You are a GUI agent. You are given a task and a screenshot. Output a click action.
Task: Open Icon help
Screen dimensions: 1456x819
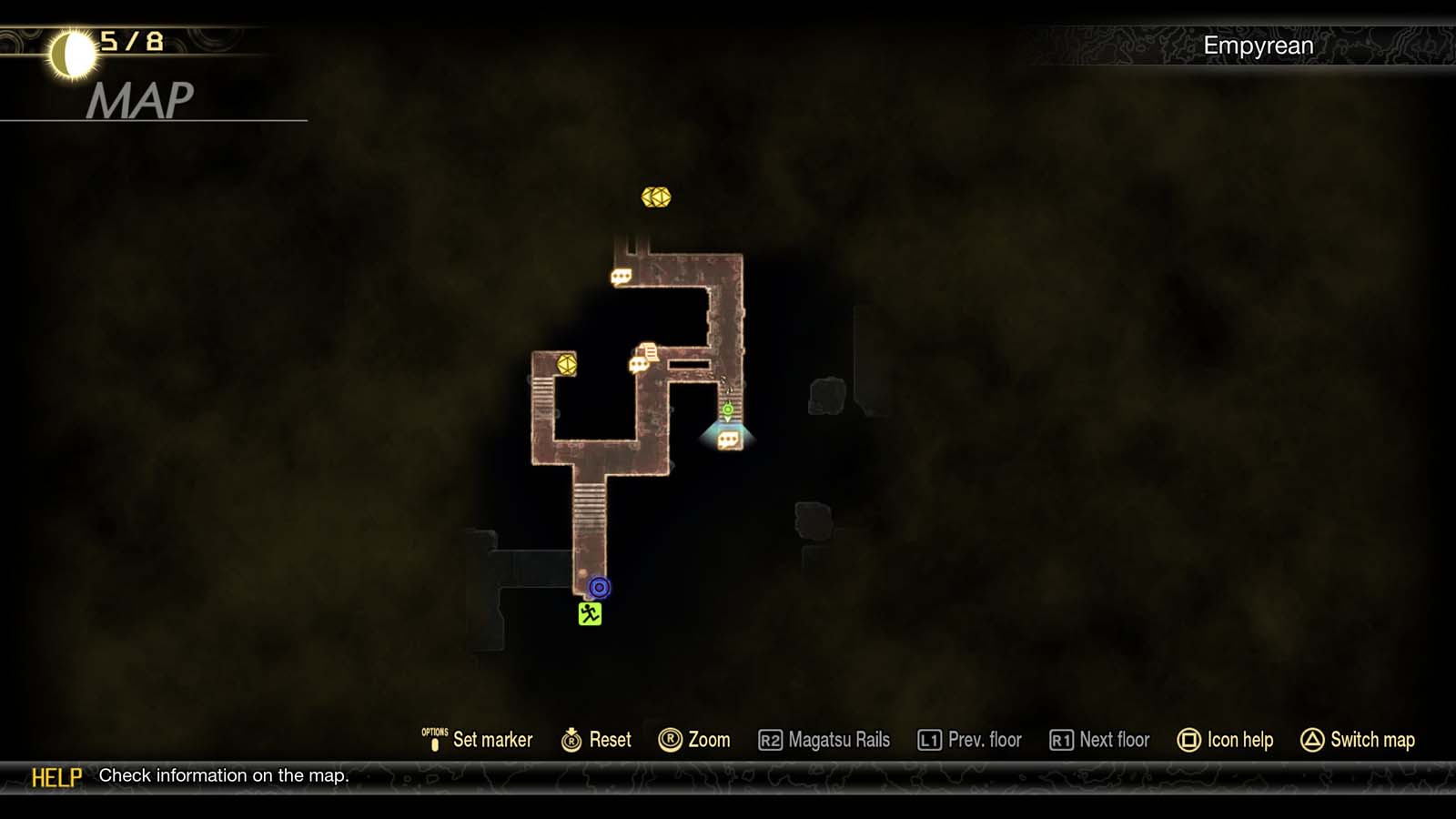click(1240, 740)
